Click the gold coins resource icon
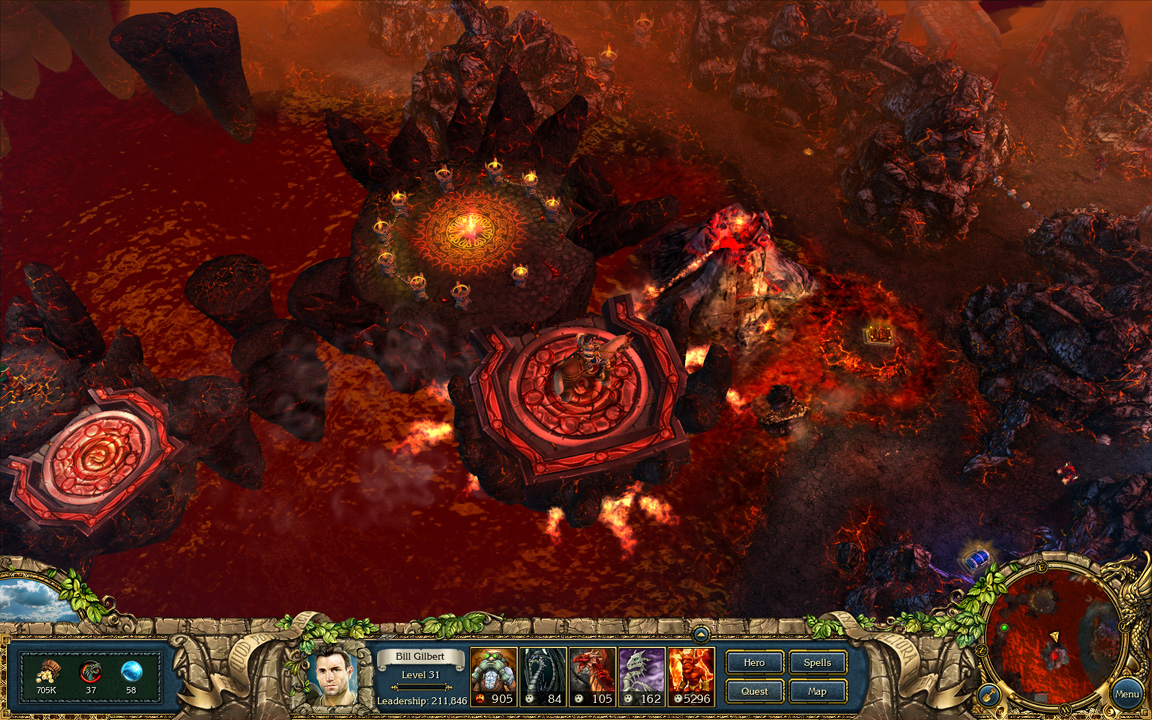Image resolution: width=1152 pixels, height=720 pixels. click(x=46, y=671)
